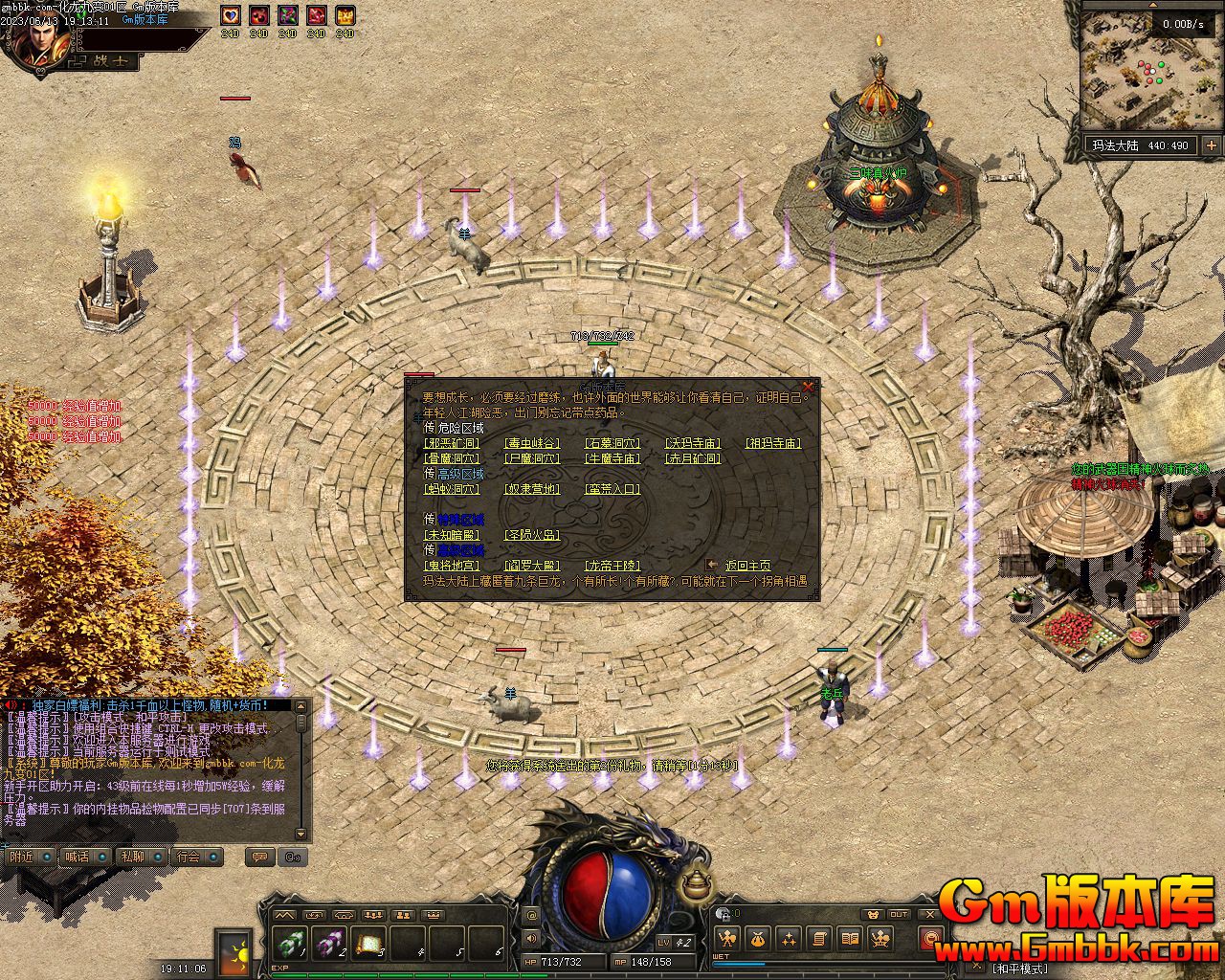Image resolution: width=1225 pixels, height=980 pixels.
Task: Pick the 蛮荒入口 destination
Action: [x=612, y=489]
